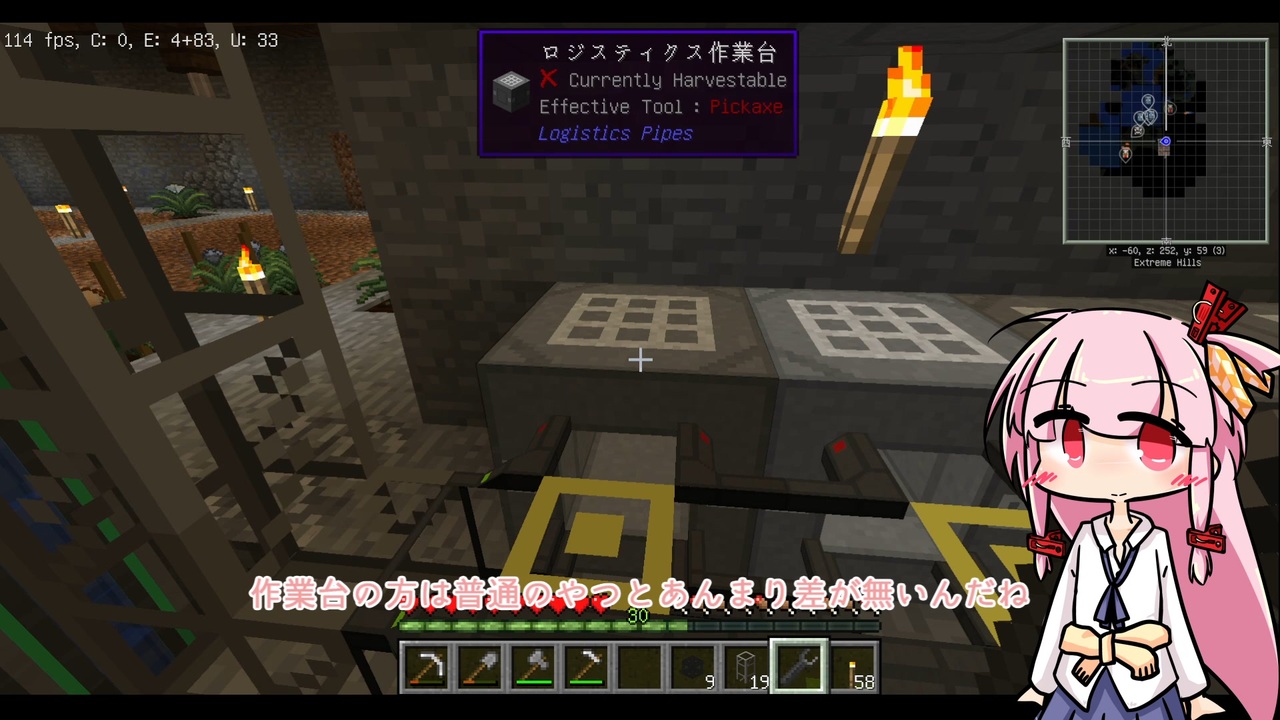The height and width of the screenshot is (720, 1280).
Task: Click the Effective Tool: Pickaxe text
Action: [x=660, y=107]
